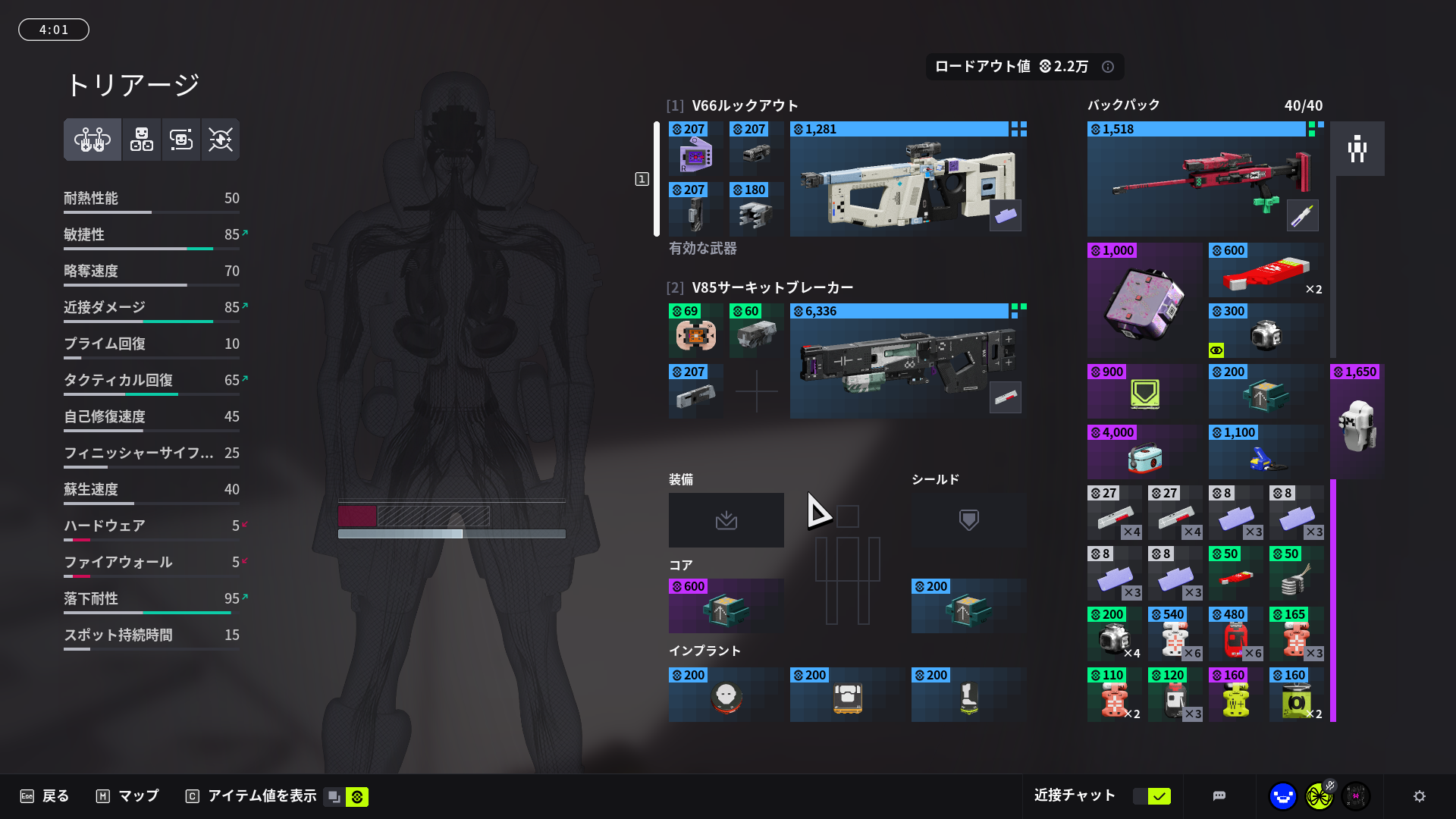
Task: Open settings with the gear icon
Action: 1420,796
